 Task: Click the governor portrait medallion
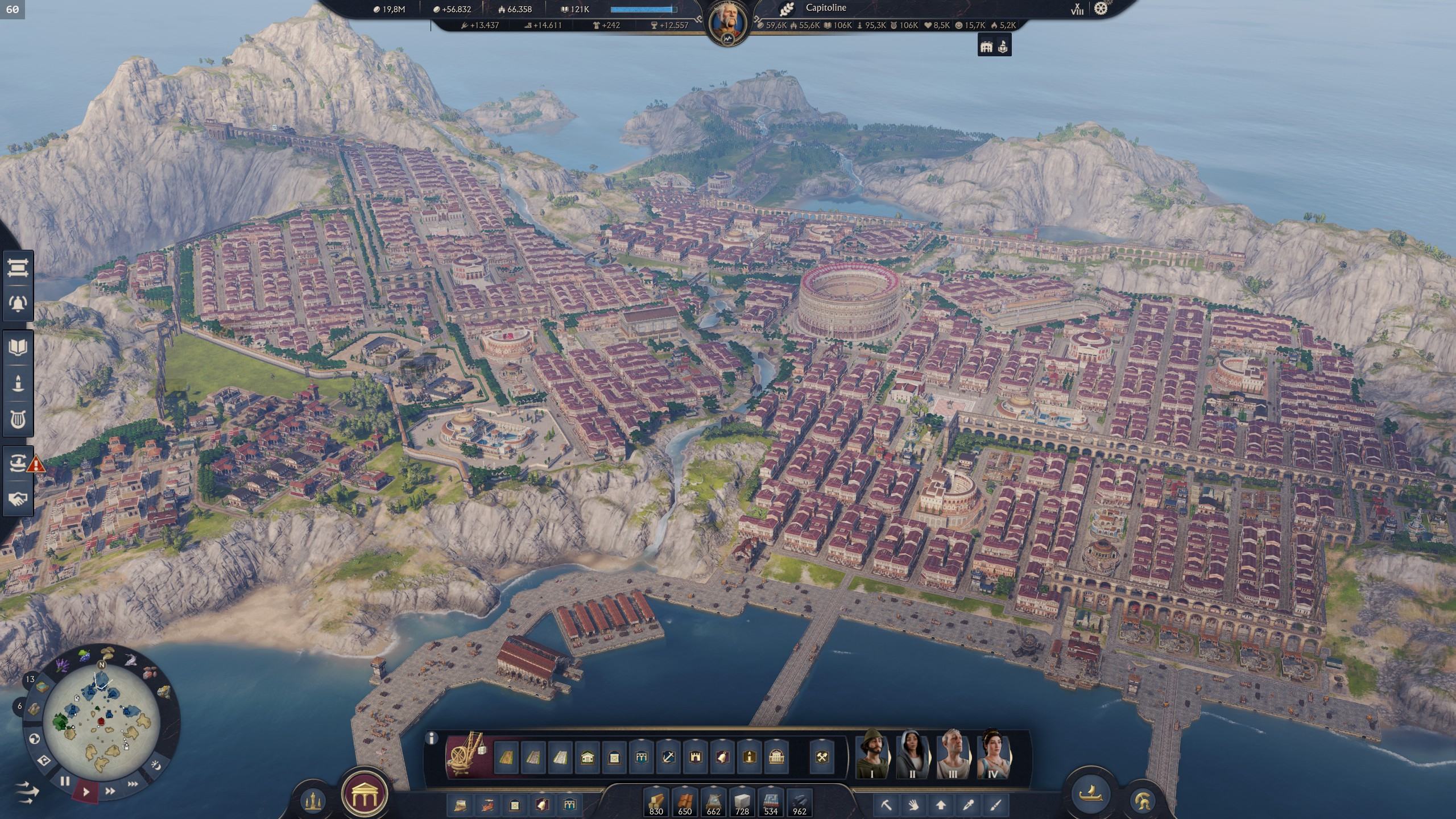(x=728, y=22)
